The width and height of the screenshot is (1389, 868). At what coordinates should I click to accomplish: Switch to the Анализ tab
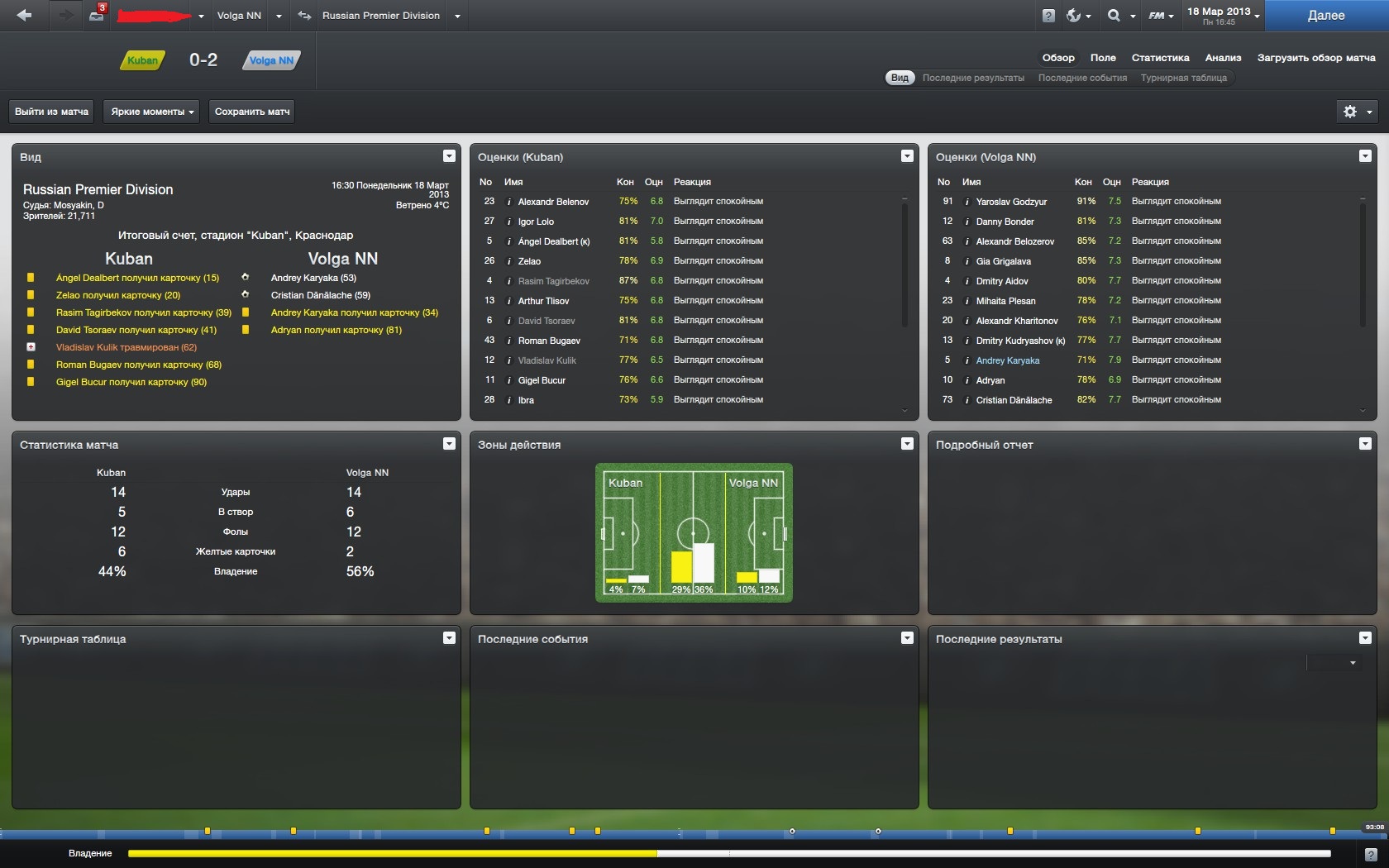click(x=1223, y=58)
